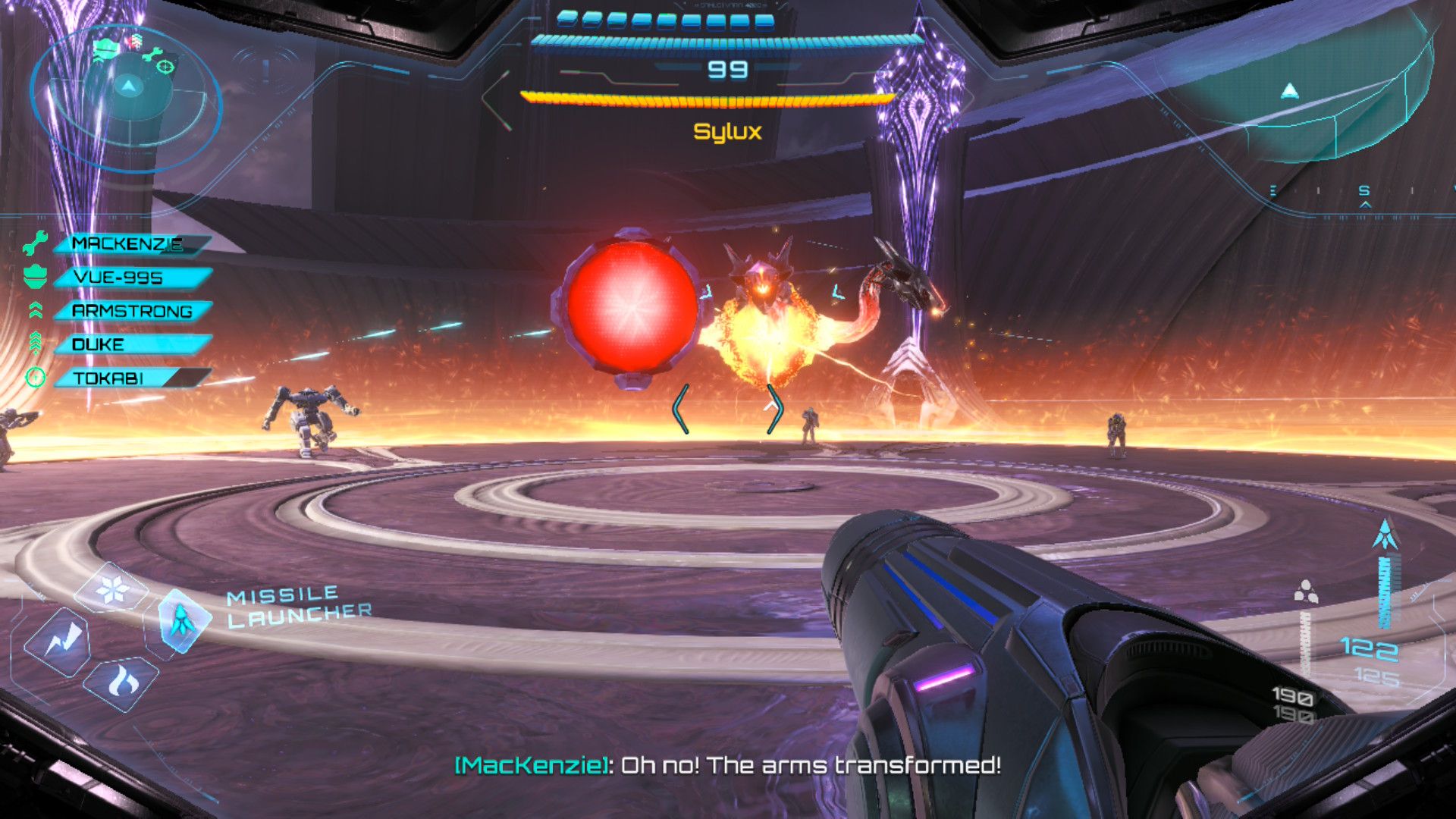Select the VUE-995 squad entry

coord(129,278)
